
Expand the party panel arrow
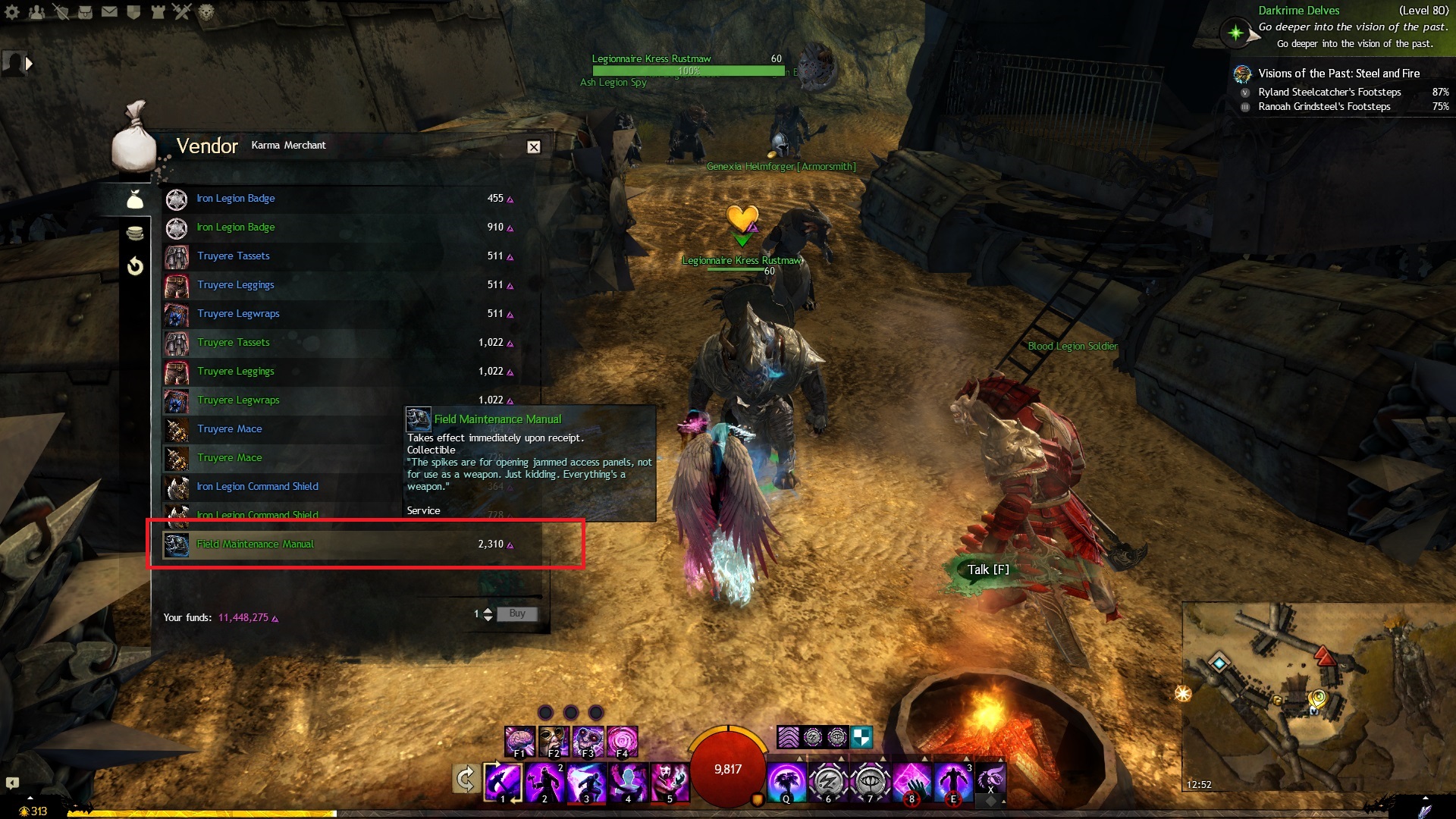29,64
